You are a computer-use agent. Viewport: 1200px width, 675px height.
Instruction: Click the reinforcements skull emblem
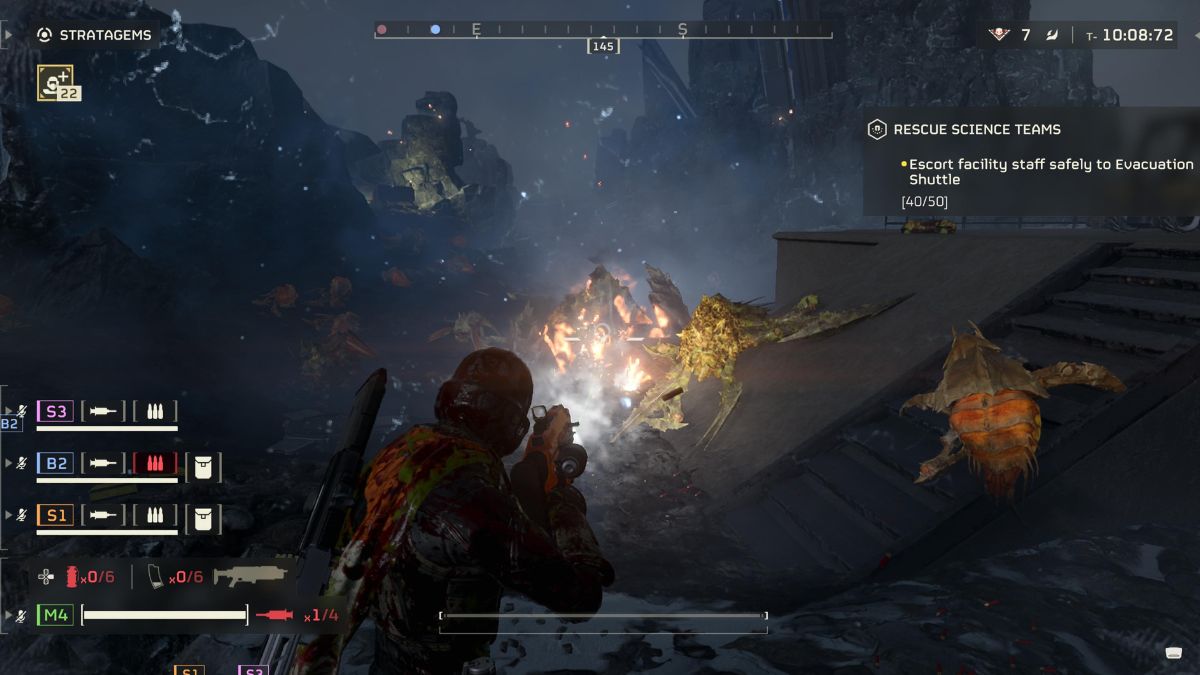(999, 35)
